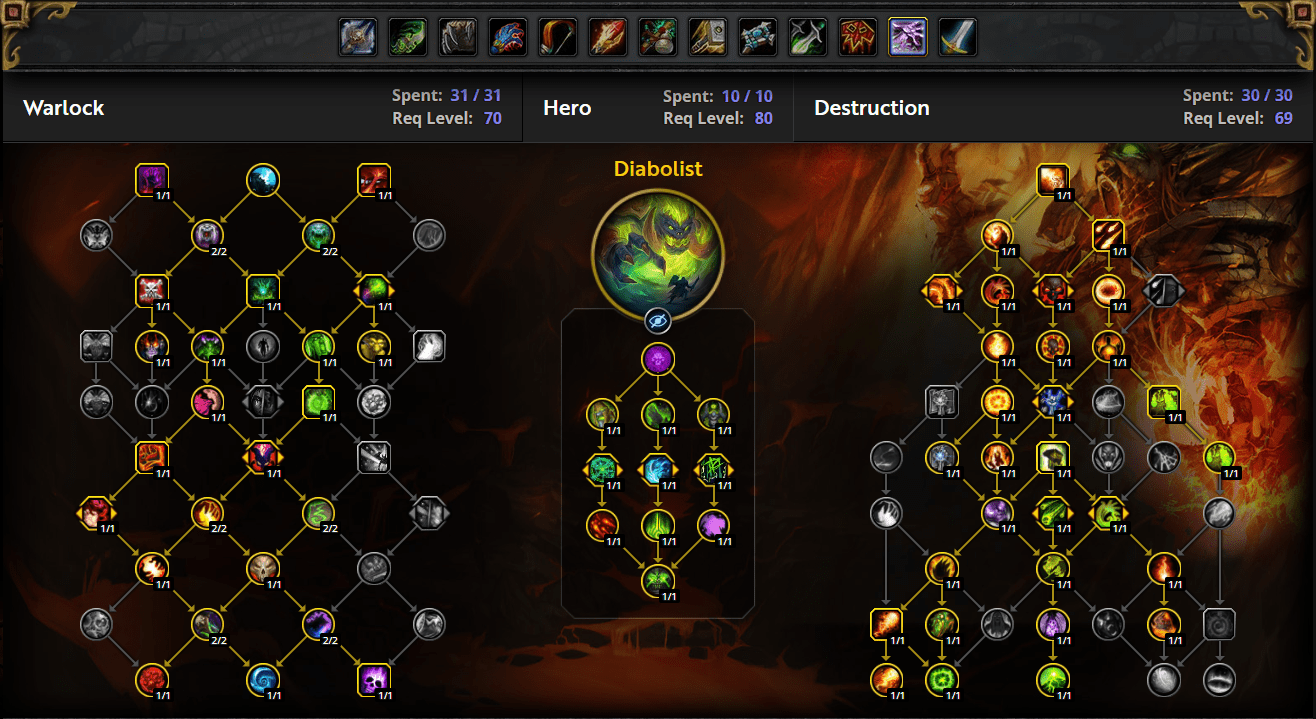Click the blue swirl talent at Warlock tree bottom
Screen dimensions: 1316x719
[263, 680]
